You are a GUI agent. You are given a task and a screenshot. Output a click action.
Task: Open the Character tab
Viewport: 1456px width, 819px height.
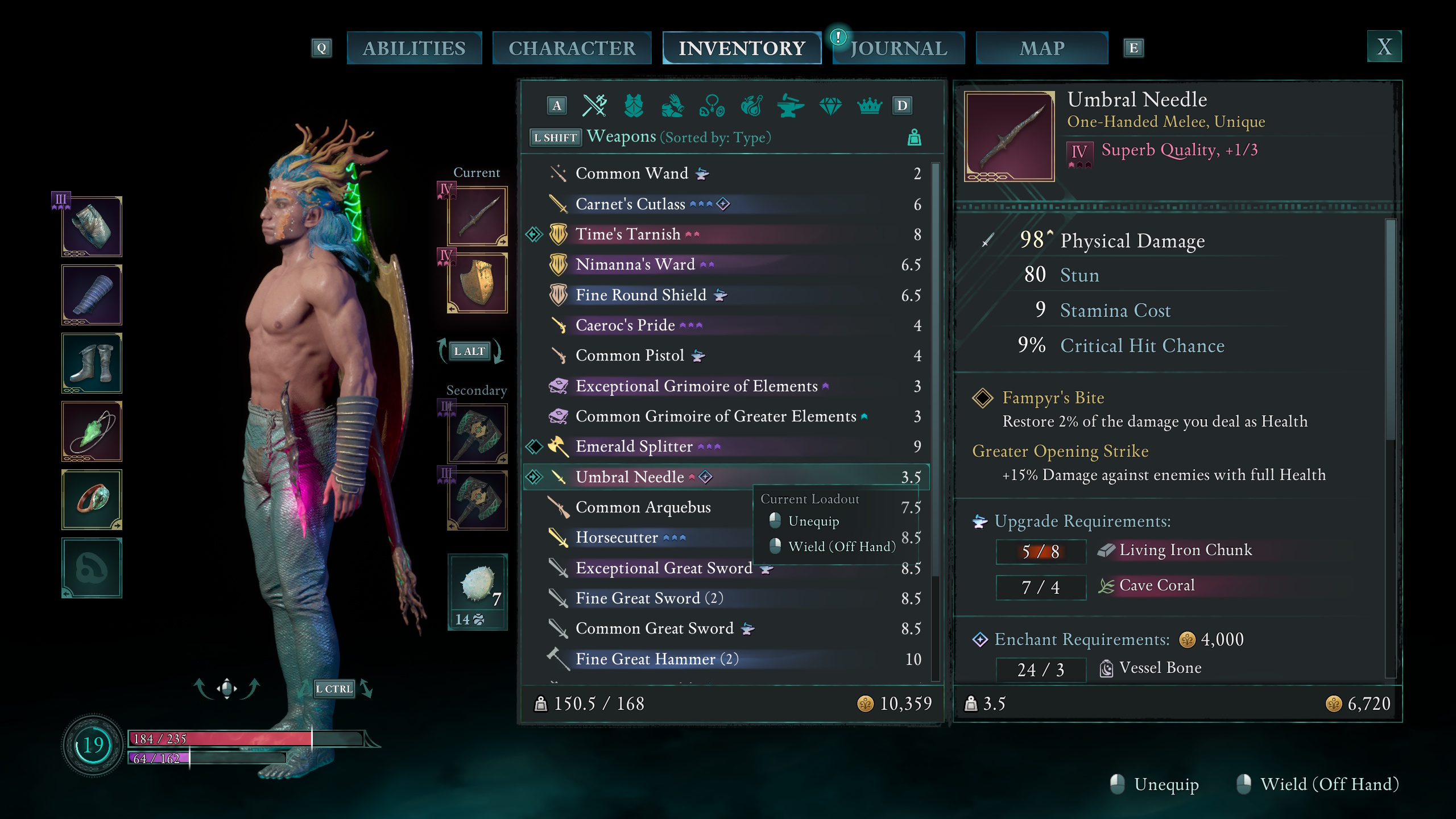coord(572,48)
